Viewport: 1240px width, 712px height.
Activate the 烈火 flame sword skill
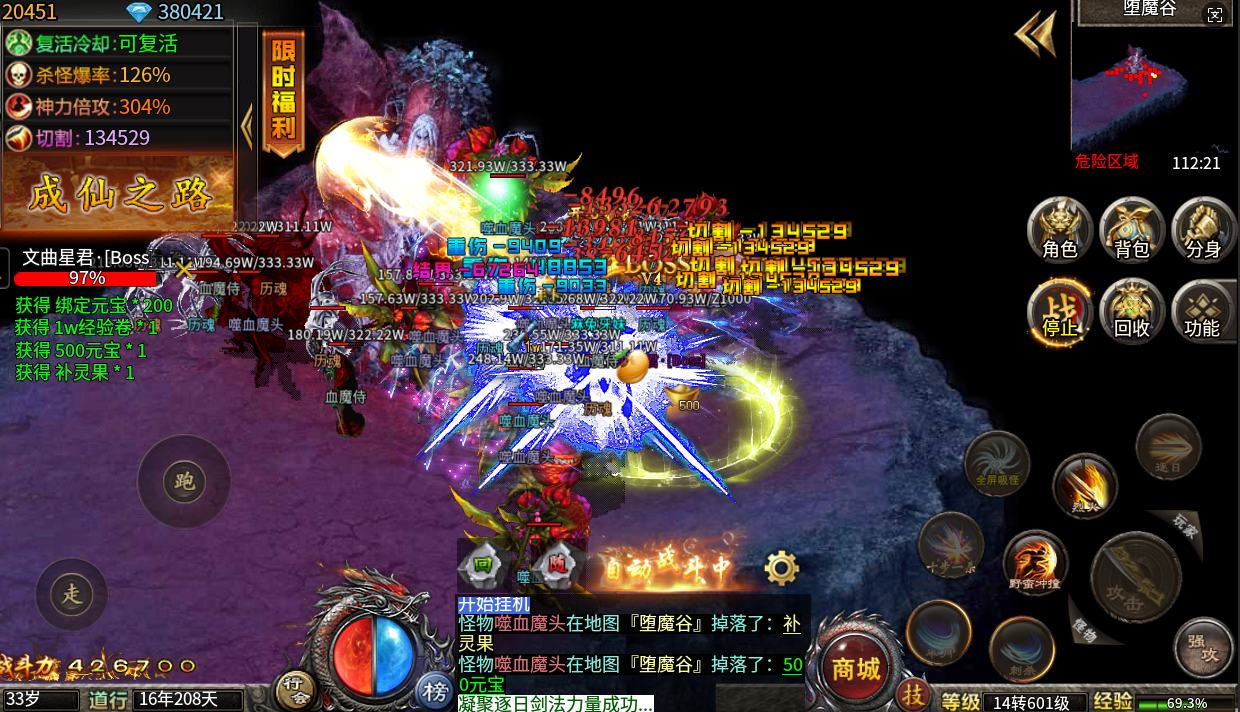(1084, 487)
